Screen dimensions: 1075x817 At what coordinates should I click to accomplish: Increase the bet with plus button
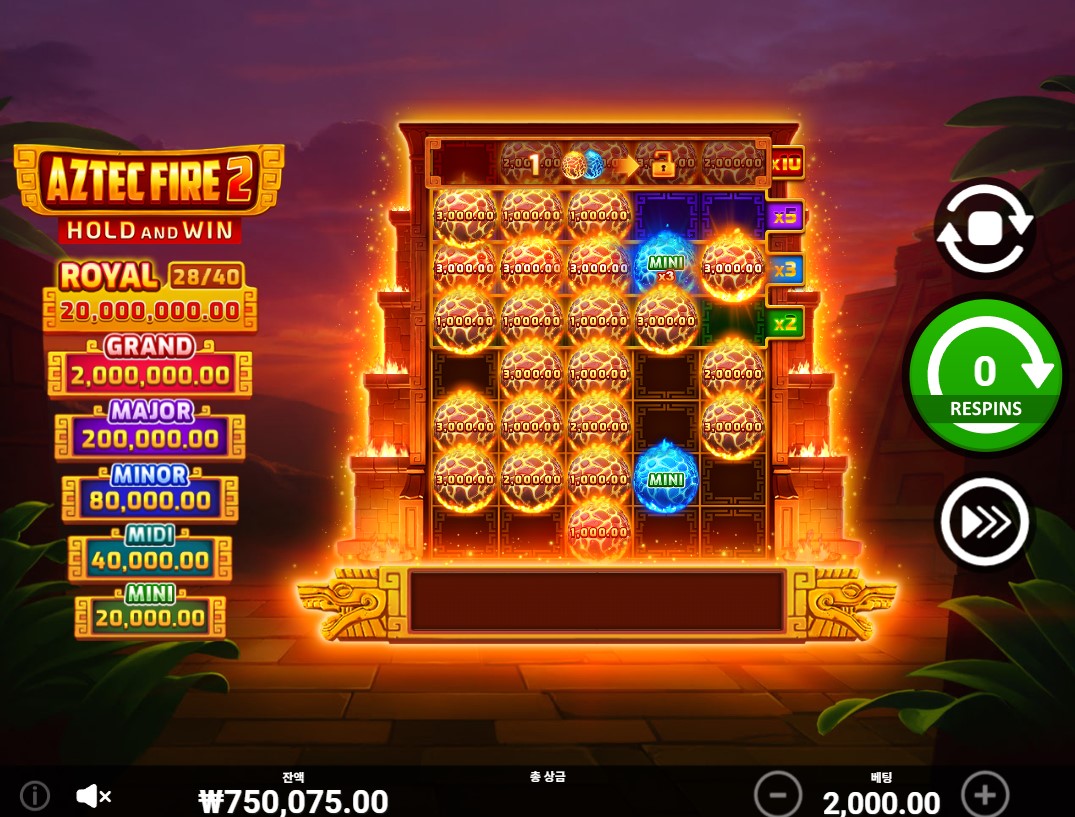coord(985,796)
